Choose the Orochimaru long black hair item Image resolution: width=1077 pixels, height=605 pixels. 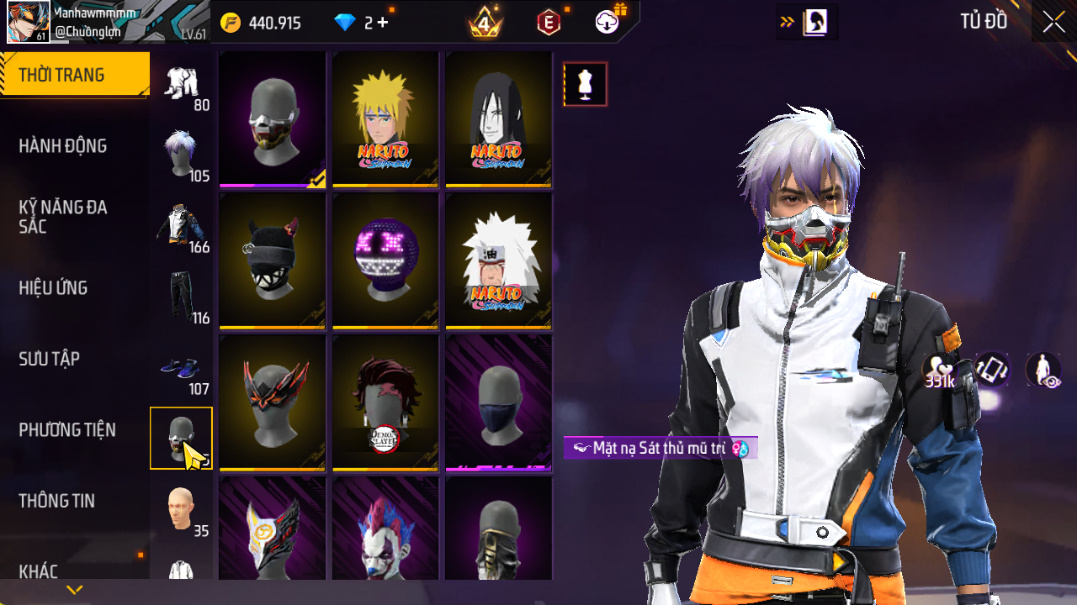coord(498,118)
